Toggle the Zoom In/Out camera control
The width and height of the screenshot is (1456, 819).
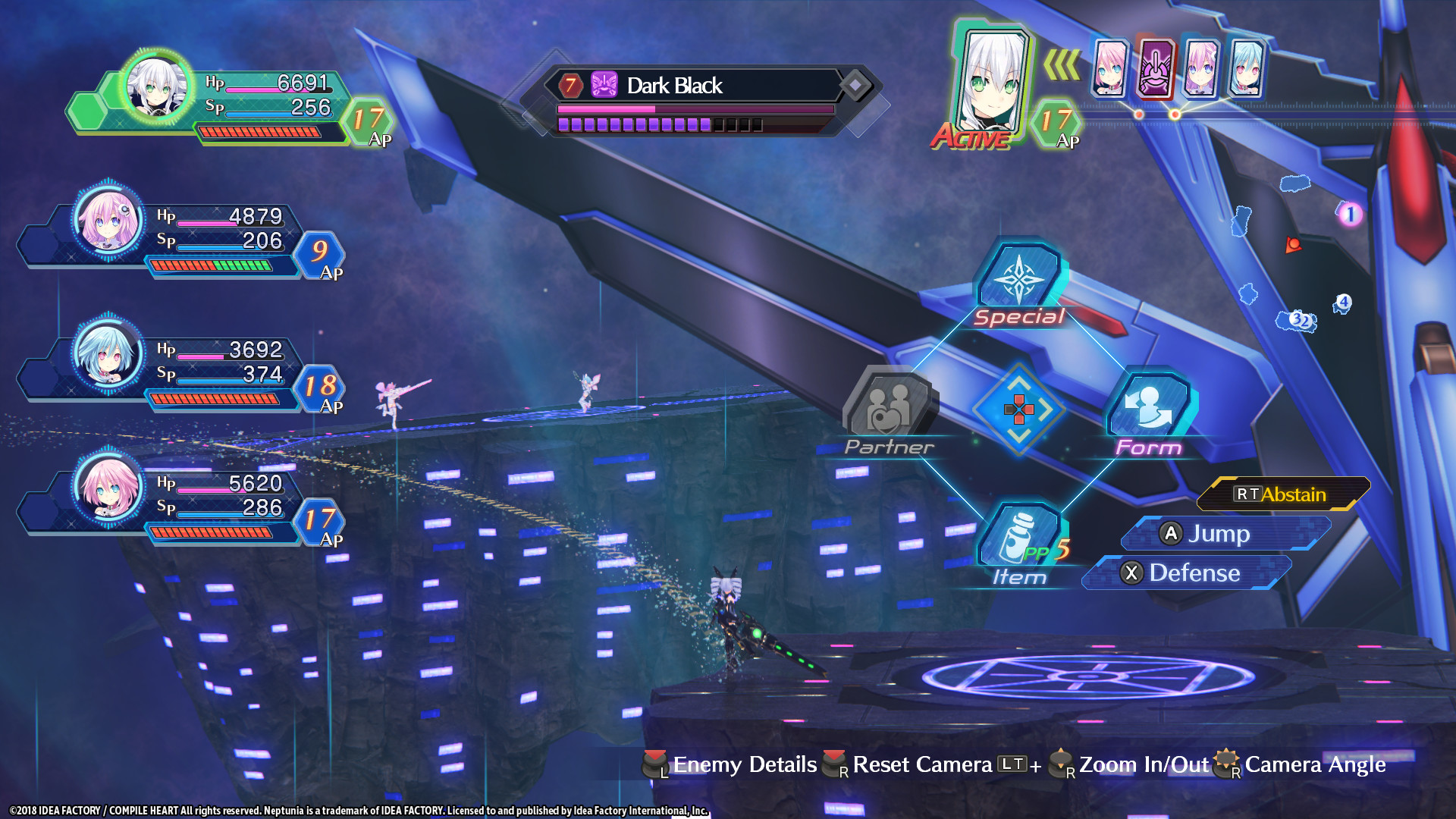(1059, 764)
